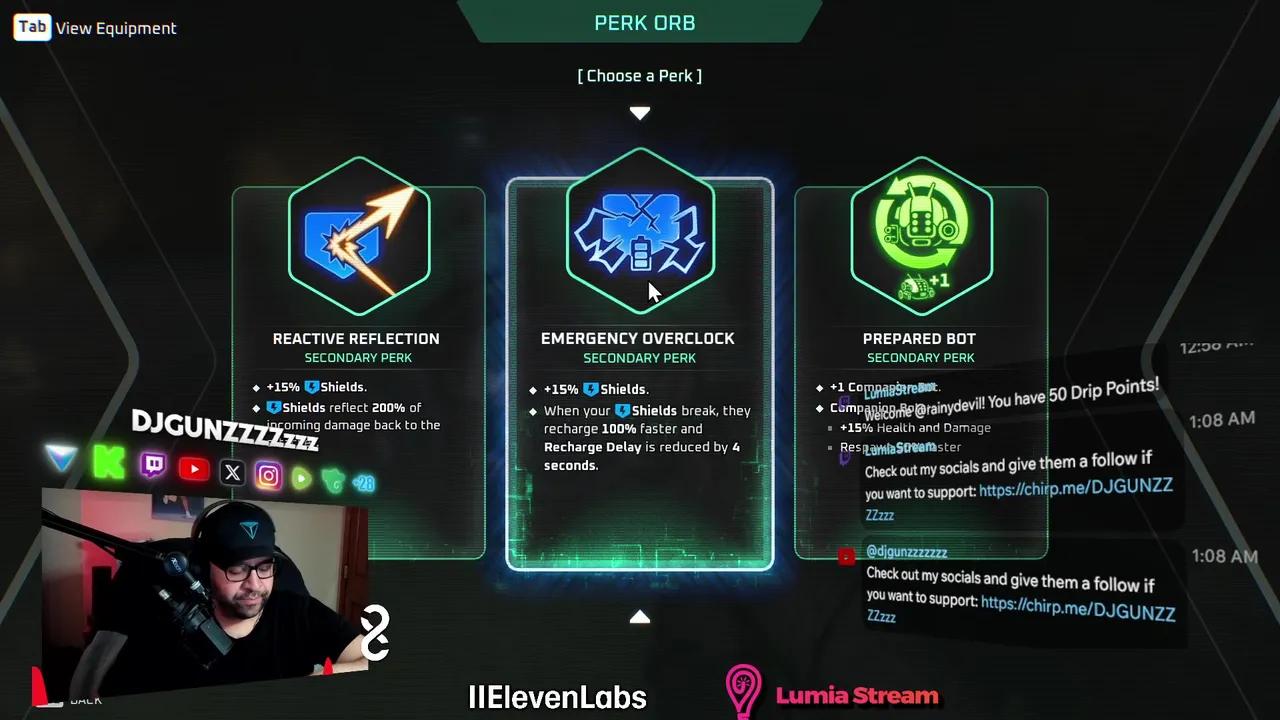Click the Rumble-style green play icon

[x=301, y=479]
